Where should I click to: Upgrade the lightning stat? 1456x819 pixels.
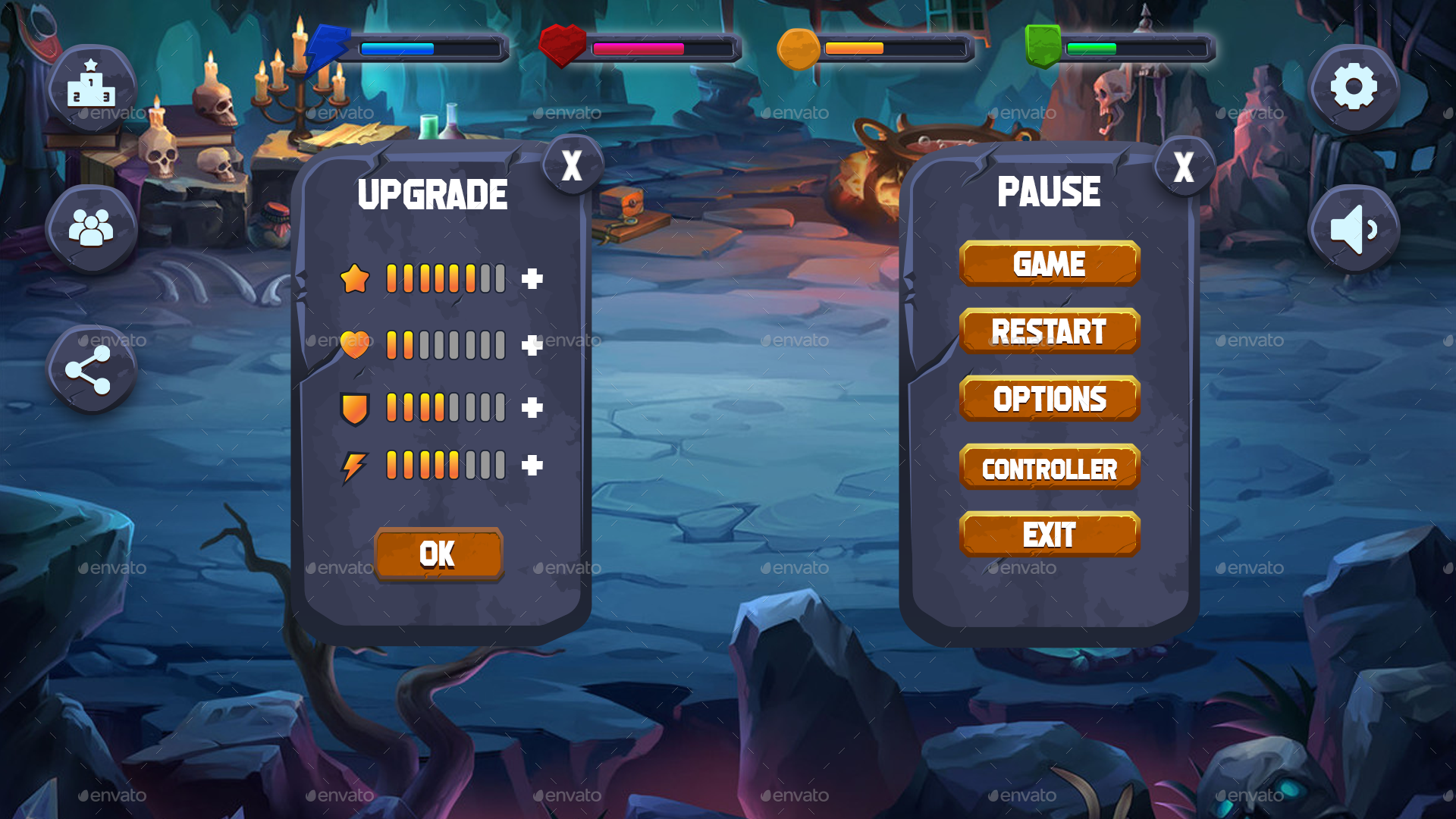coord(533,464)
